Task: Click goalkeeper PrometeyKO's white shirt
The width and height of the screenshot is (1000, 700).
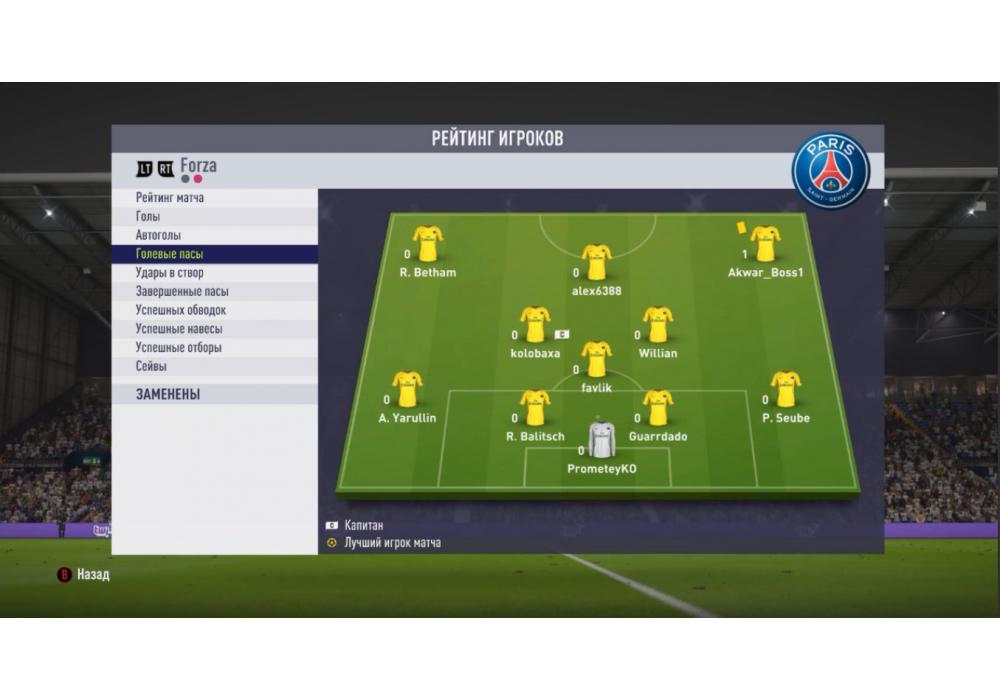Action: click(601, 439)
